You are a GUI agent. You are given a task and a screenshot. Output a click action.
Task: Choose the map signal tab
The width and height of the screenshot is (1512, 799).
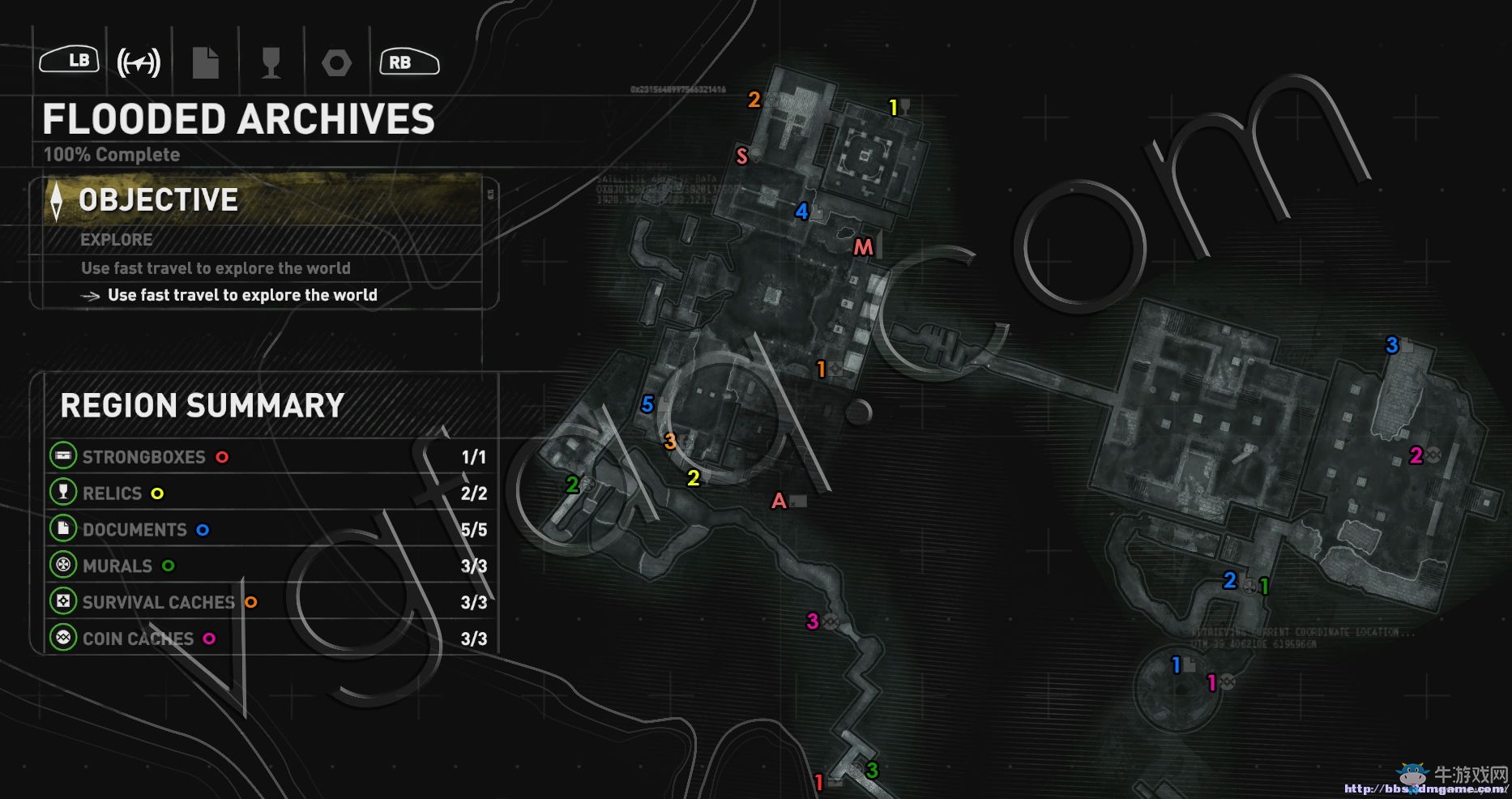[139, 62]
